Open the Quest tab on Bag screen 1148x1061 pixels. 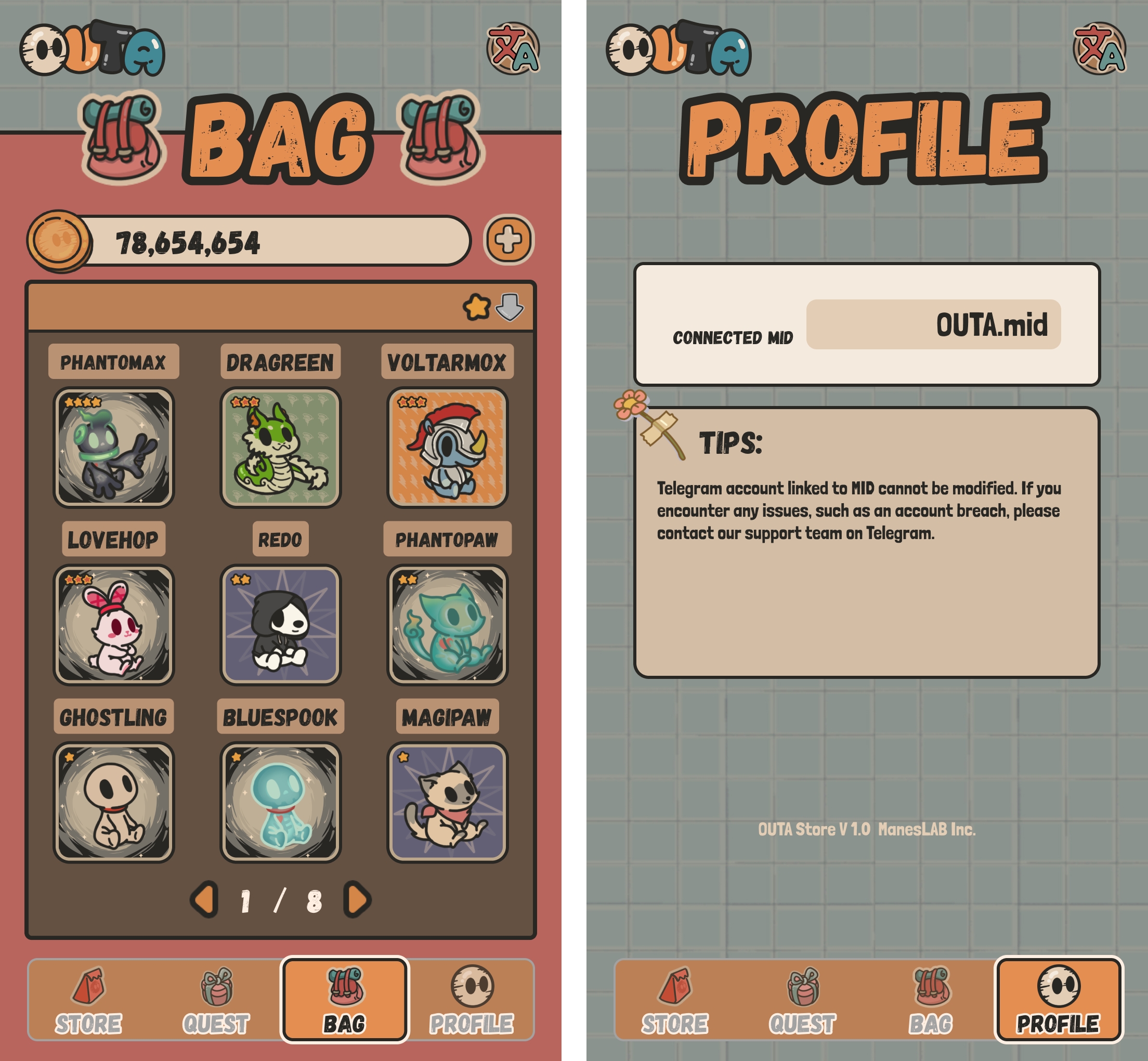[216, 1001]
